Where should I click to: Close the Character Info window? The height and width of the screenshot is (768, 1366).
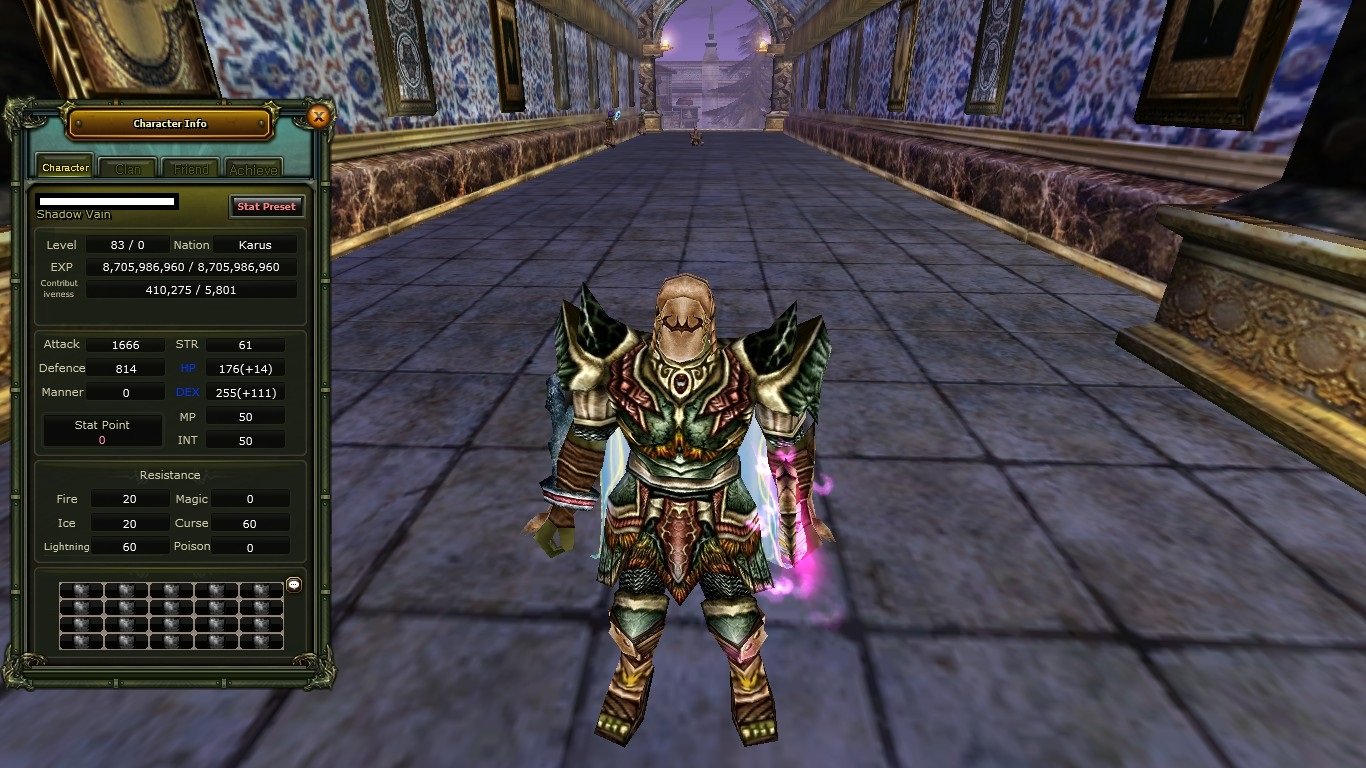(319, 117)
